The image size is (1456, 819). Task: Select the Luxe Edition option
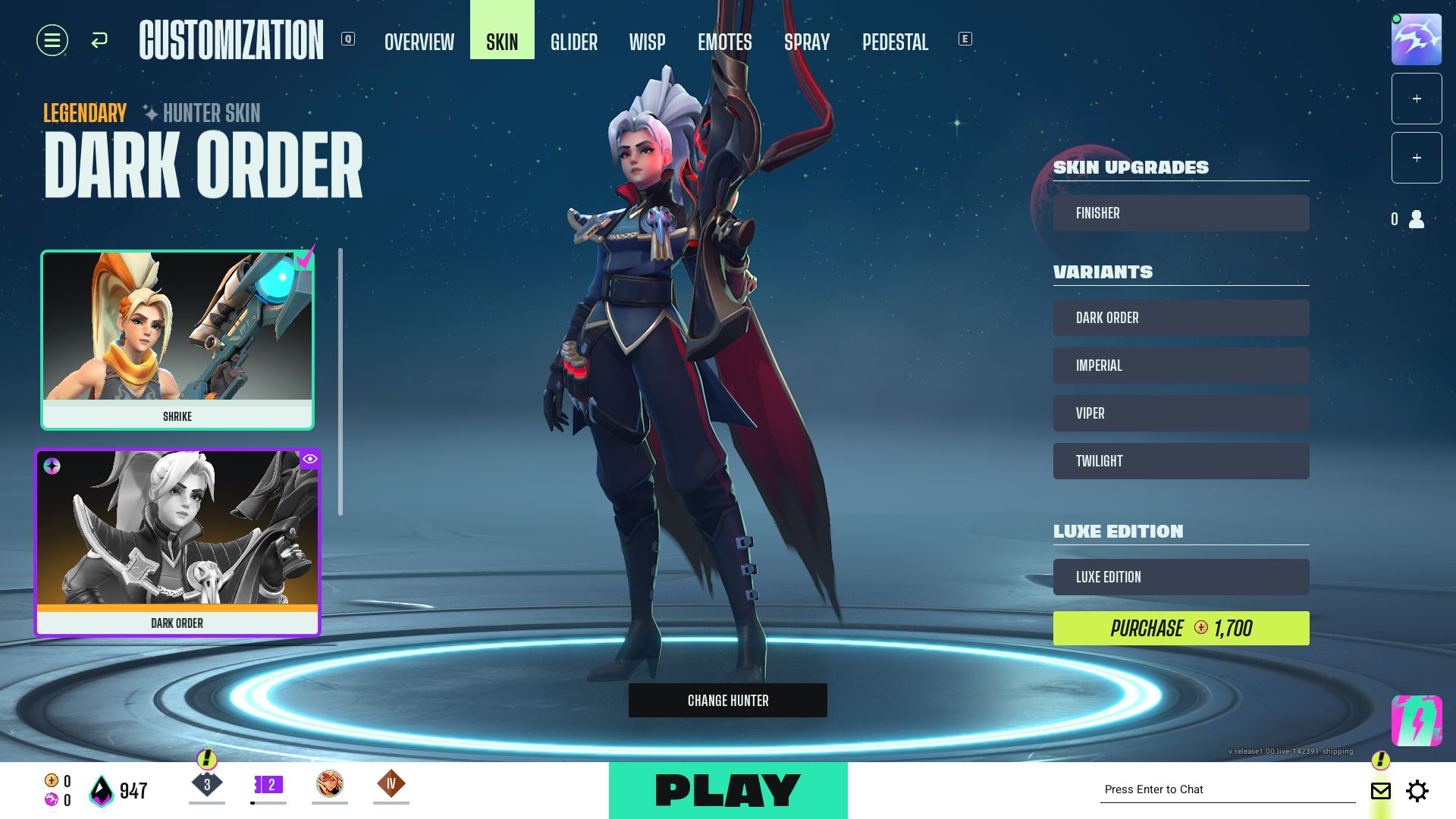[x=1181, y=577]
